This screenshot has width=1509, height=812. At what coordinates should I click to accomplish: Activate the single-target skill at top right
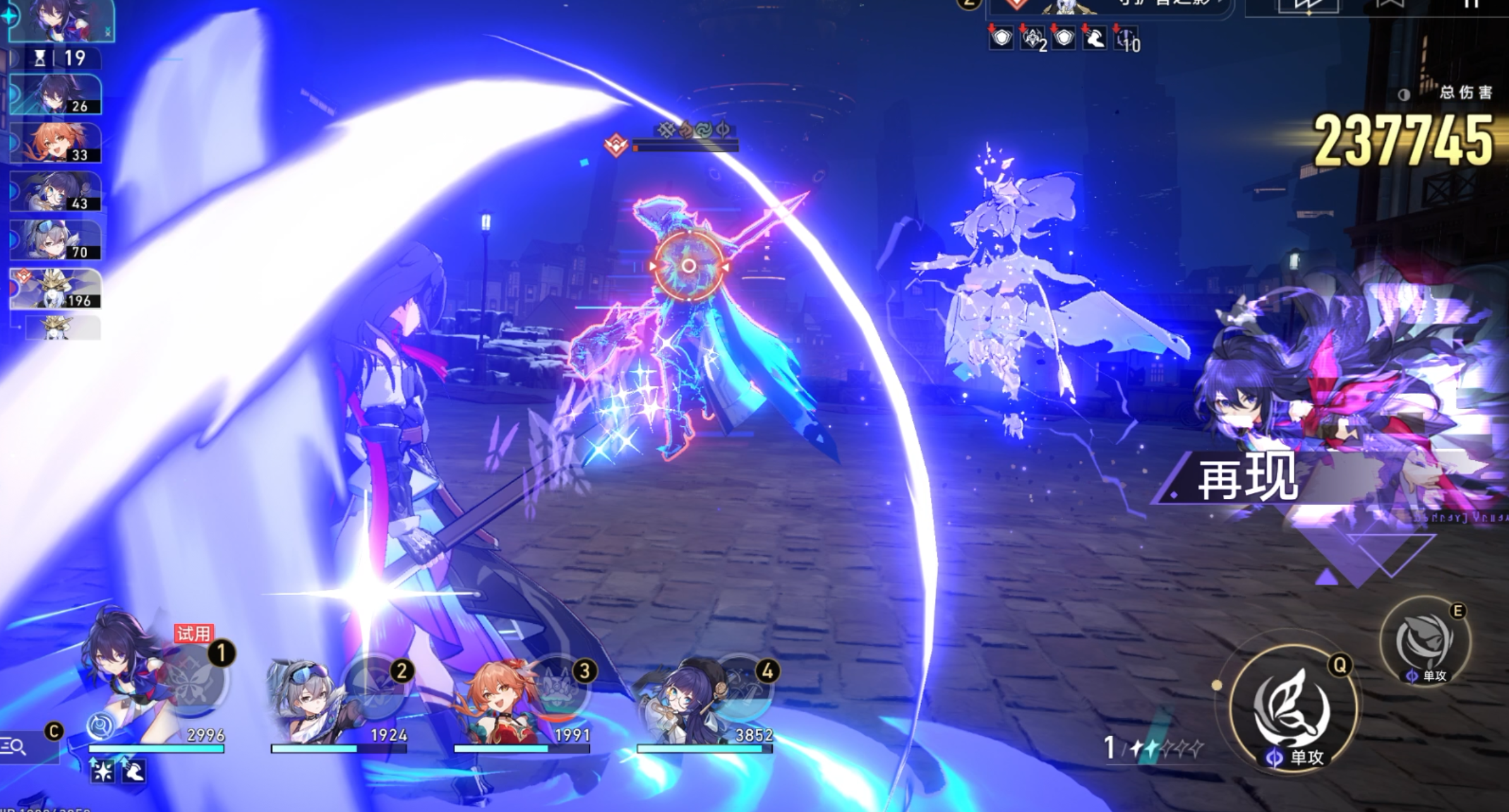(x=1425, y=642)
